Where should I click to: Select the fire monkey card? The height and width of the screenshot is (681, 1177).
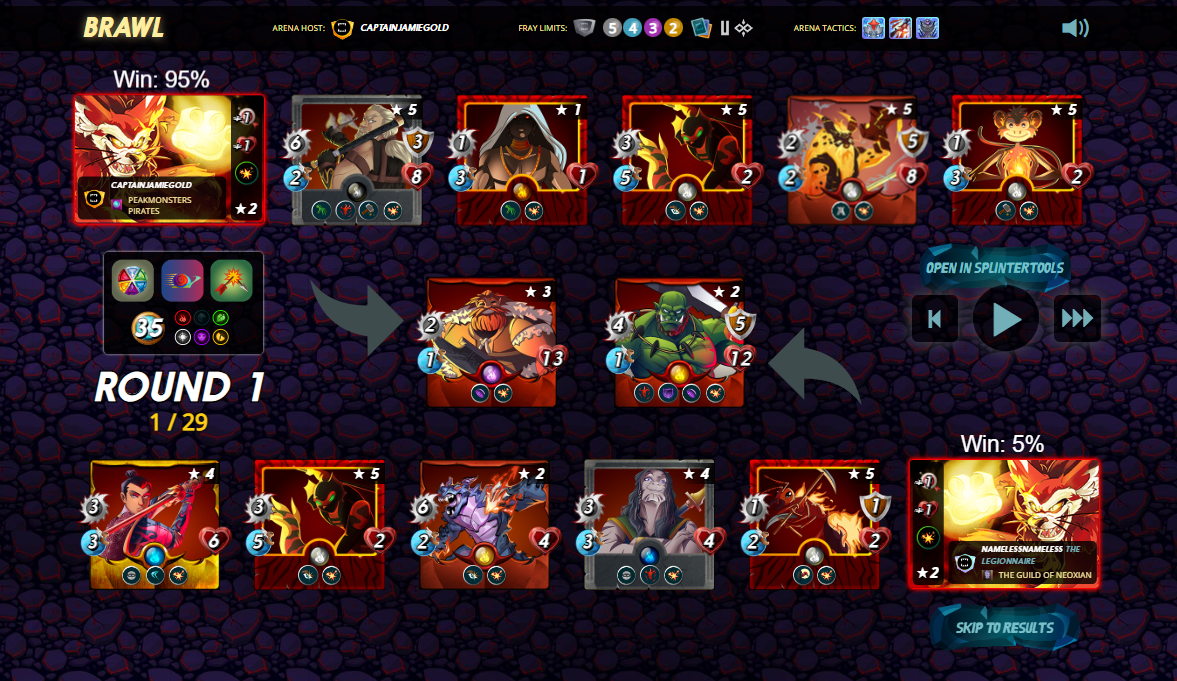[x=1016, y=160]
